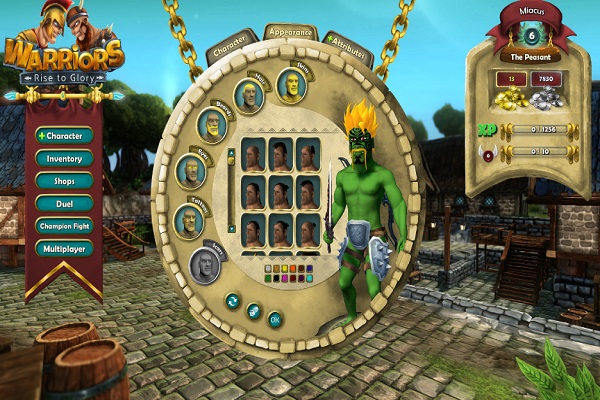Screen dimensions: 600x400
Task: Switch to the Character tab
Action: (233, 48)
